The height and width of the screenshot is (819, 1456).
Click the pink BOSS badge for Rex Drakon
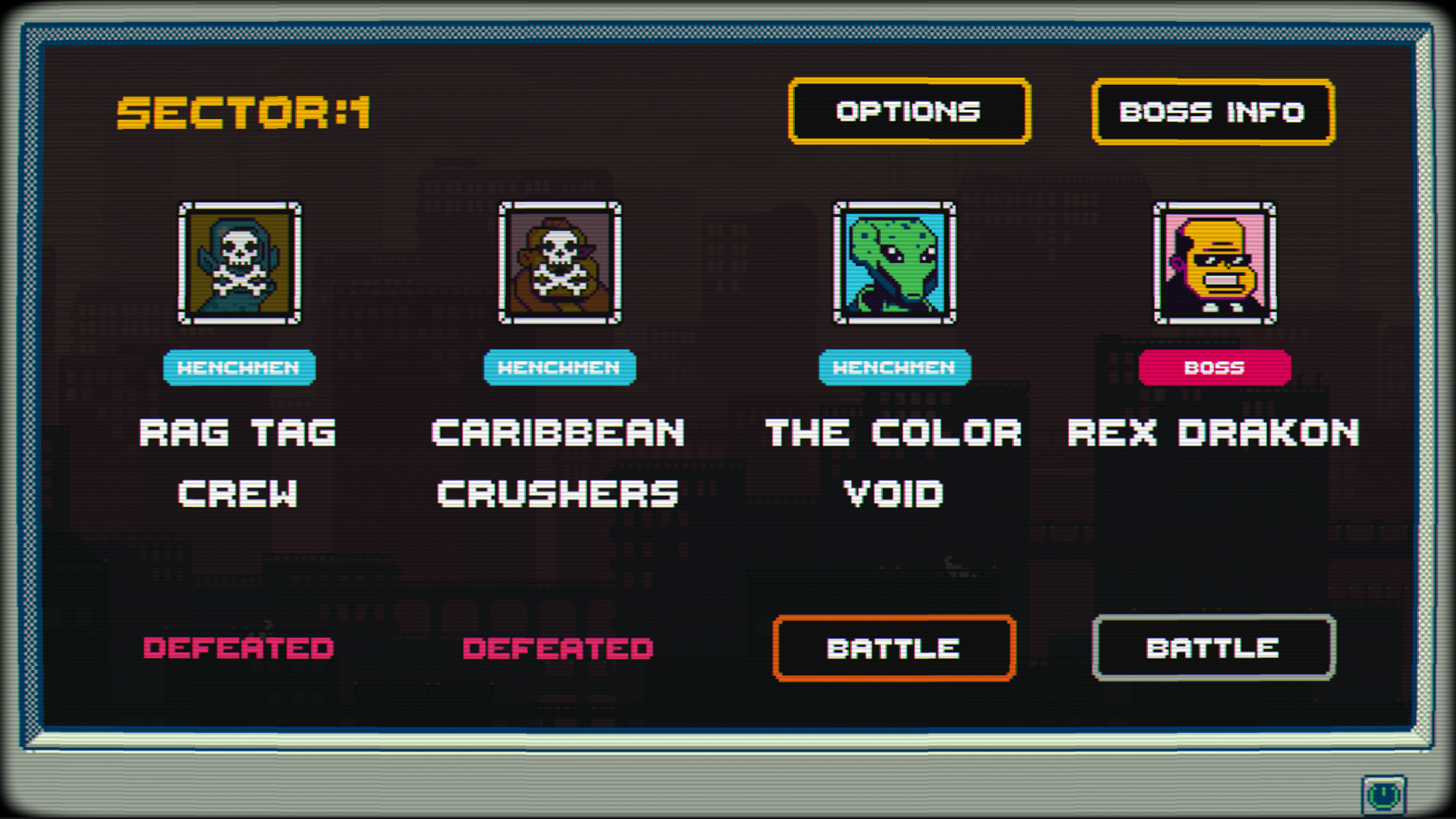1213,366
